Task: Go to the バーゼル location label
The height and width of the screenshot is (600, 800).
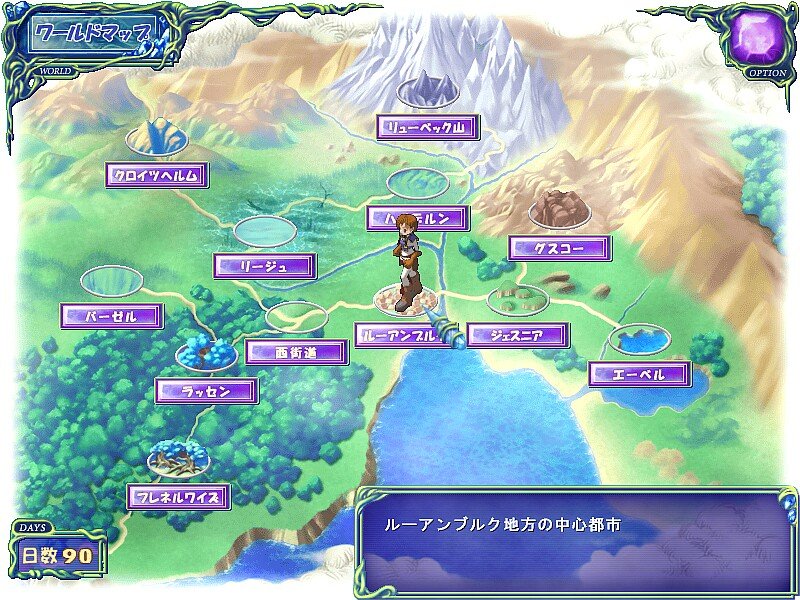Action: (x=112, y=316)
